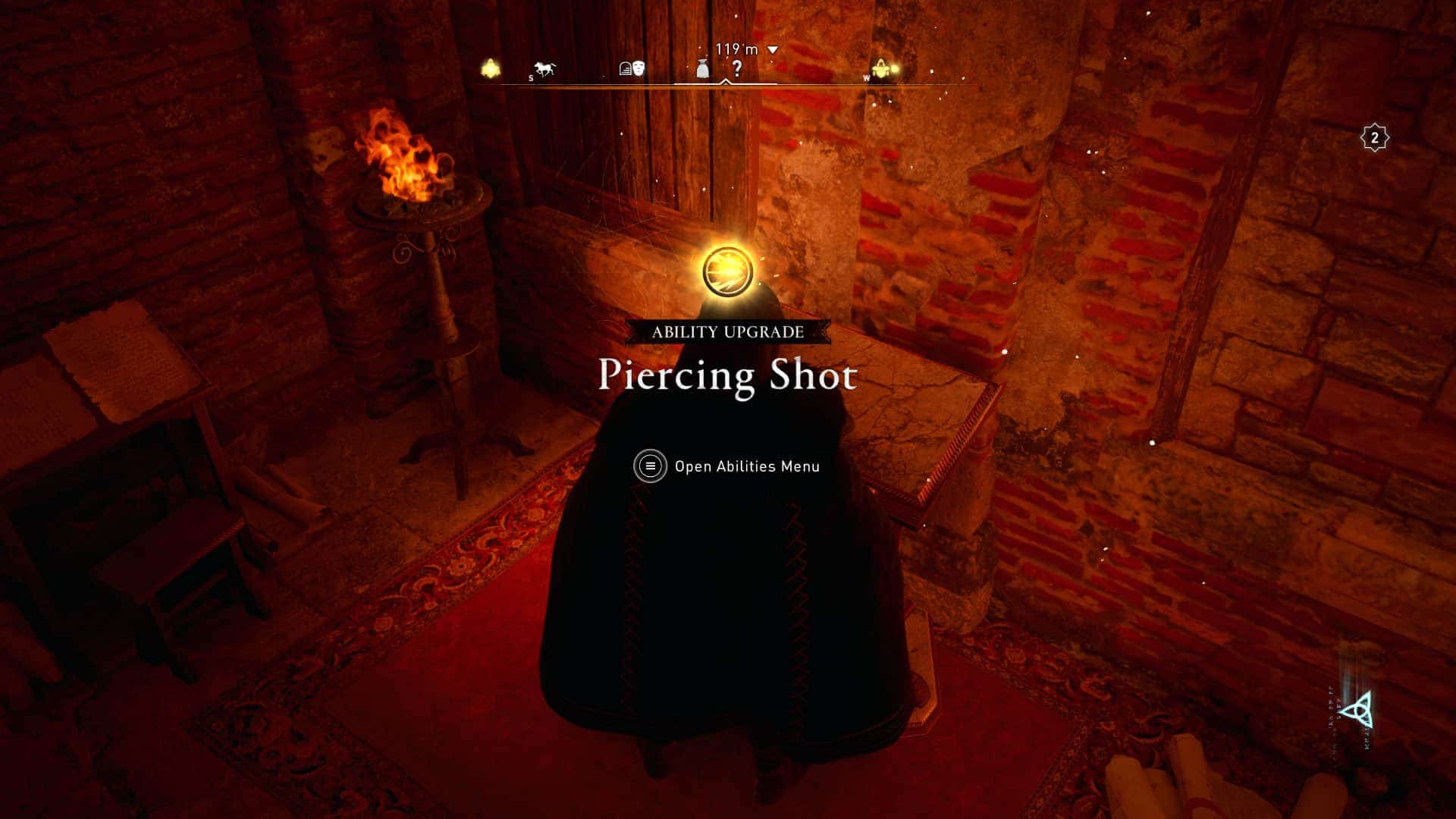Click the yellow quest icon near the W bearing

(x=880, y=68)
